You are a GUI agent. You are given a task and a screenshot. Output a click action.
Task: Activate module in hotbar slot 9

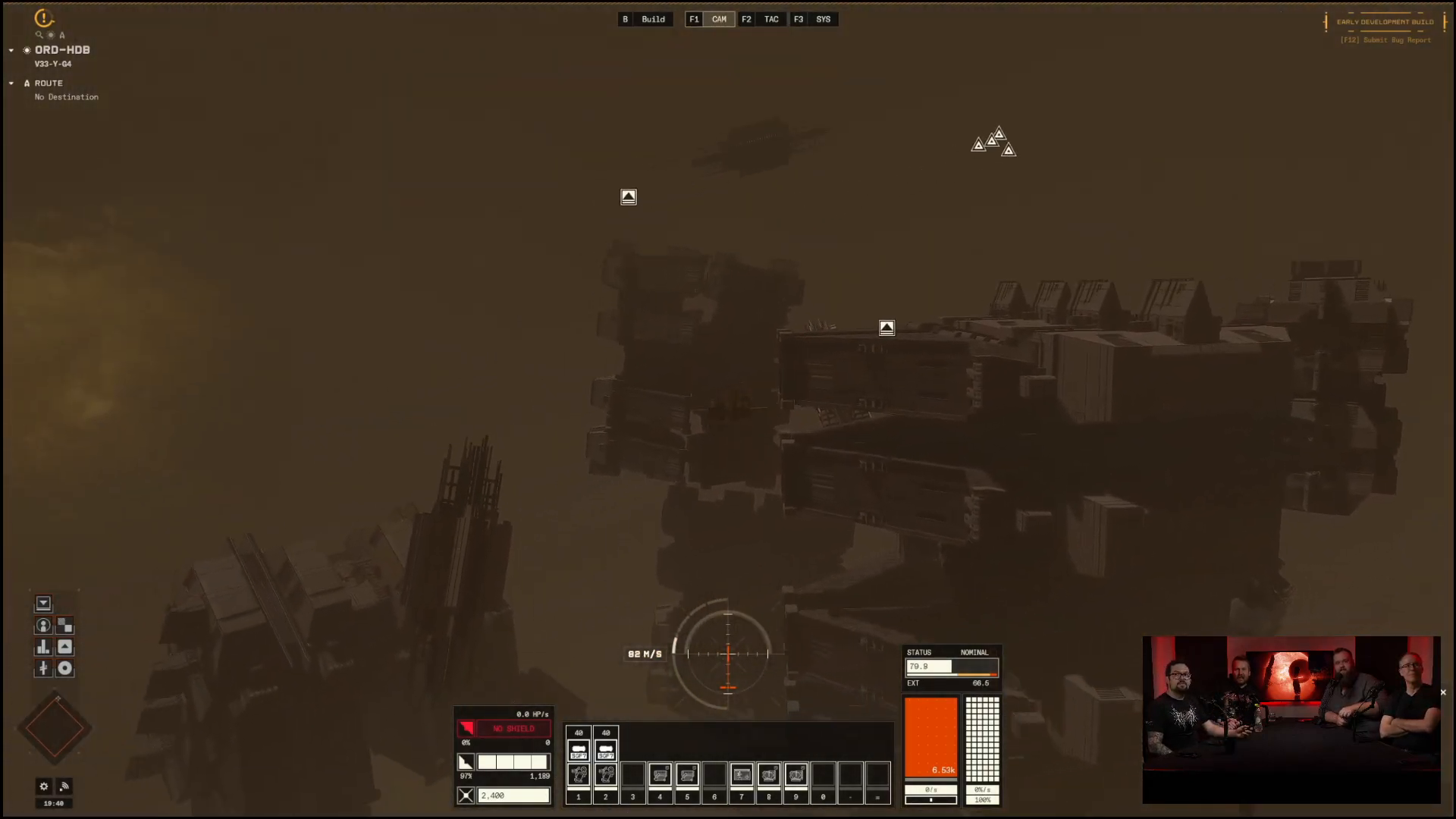[795, 775]
